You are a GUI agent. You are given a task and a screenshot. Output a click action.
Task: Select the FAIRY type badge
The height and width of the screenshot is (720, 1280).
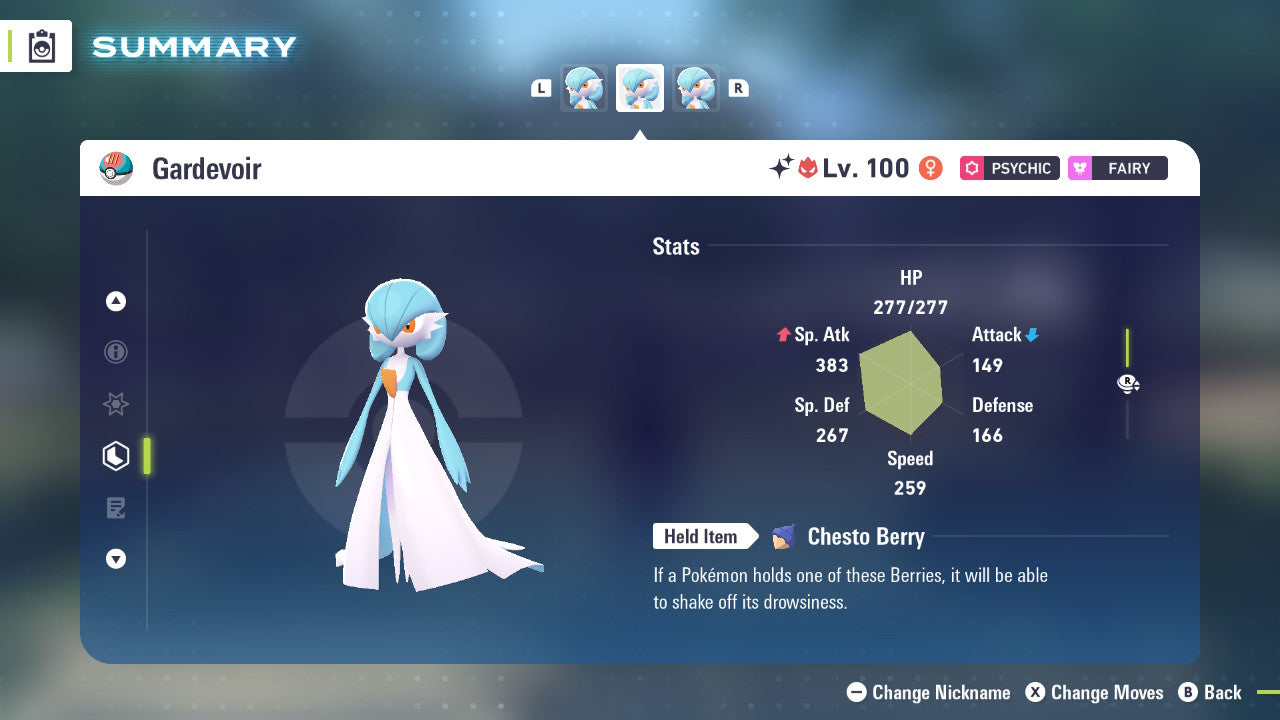1117,168
